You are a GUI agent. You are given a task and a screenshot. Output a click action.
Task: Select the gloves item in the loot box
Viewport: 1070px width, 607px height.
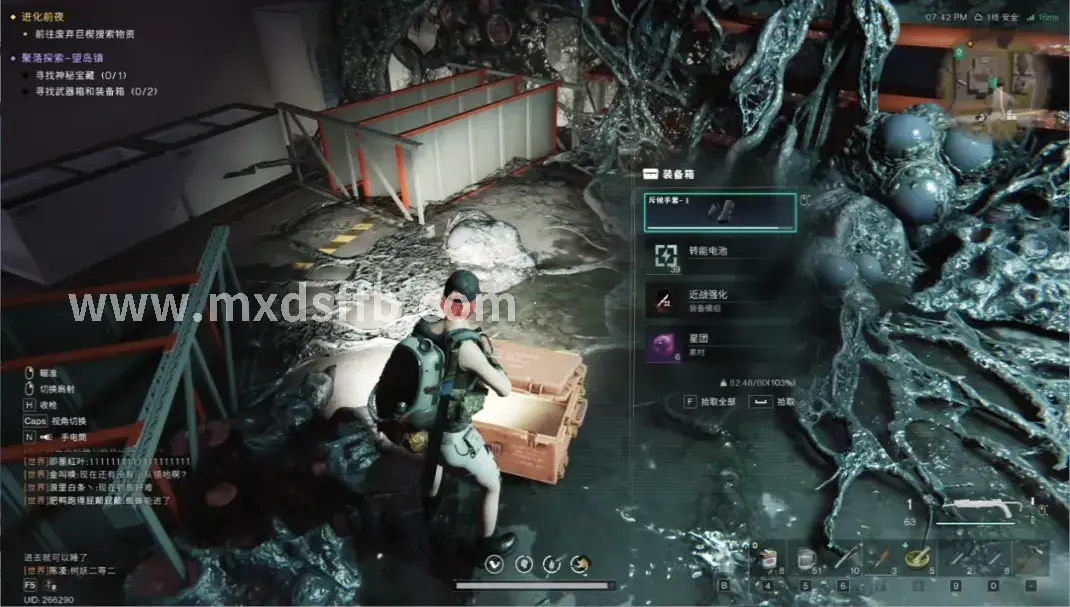click(x=720, y=211)
